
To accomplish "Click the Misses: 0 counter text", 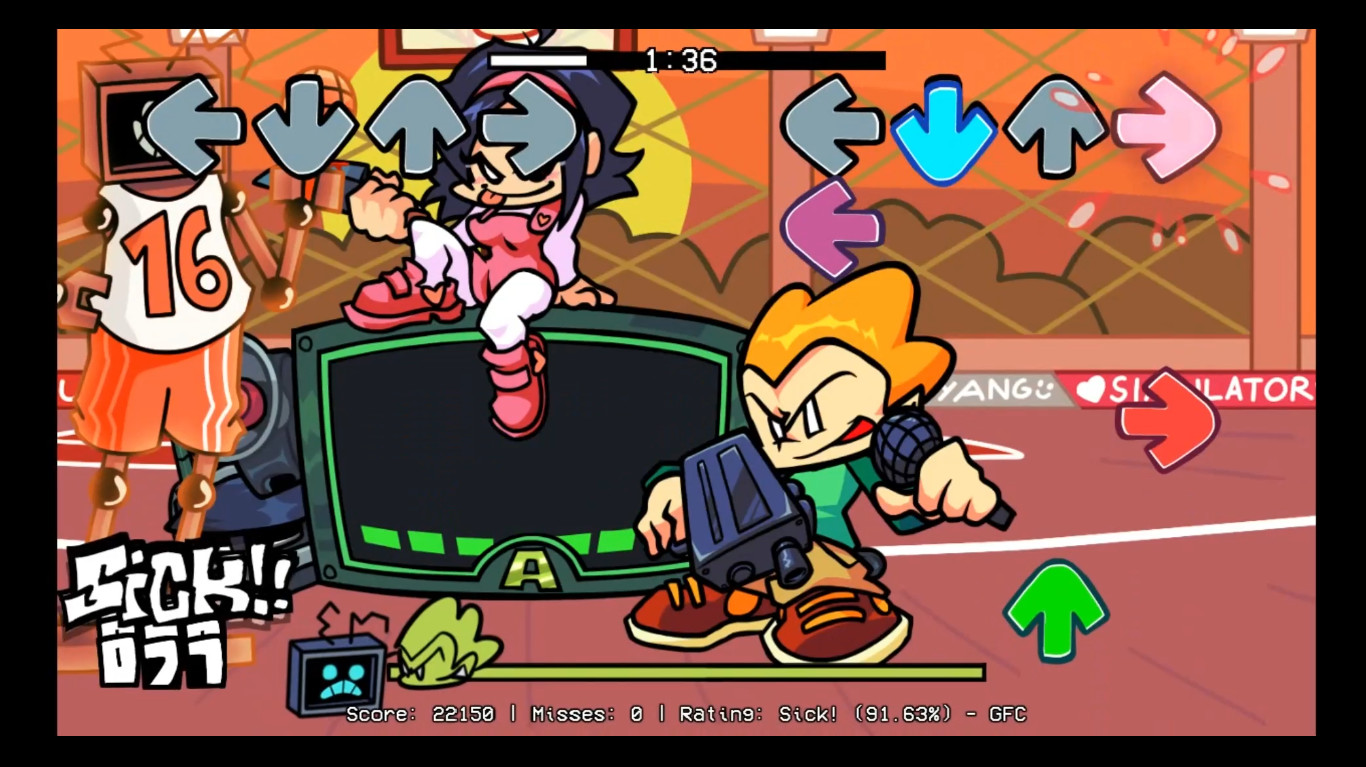I will pos(584,715).
